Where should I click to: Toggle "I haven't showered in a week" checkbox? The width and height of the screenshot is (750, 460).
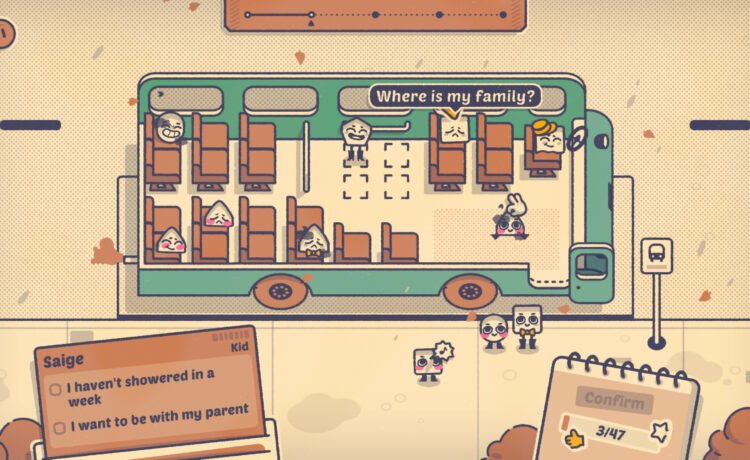(x=56, y=390)
